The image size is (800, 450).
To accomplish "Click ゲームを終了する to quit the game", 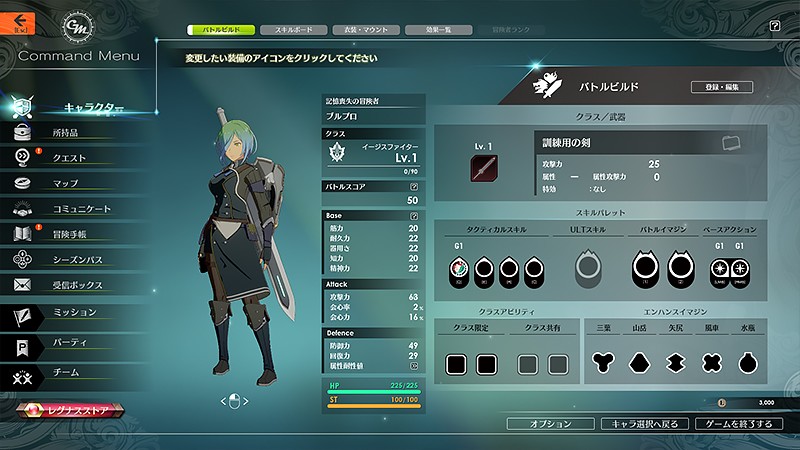I will pyautogui.click(x=738, y=424).
